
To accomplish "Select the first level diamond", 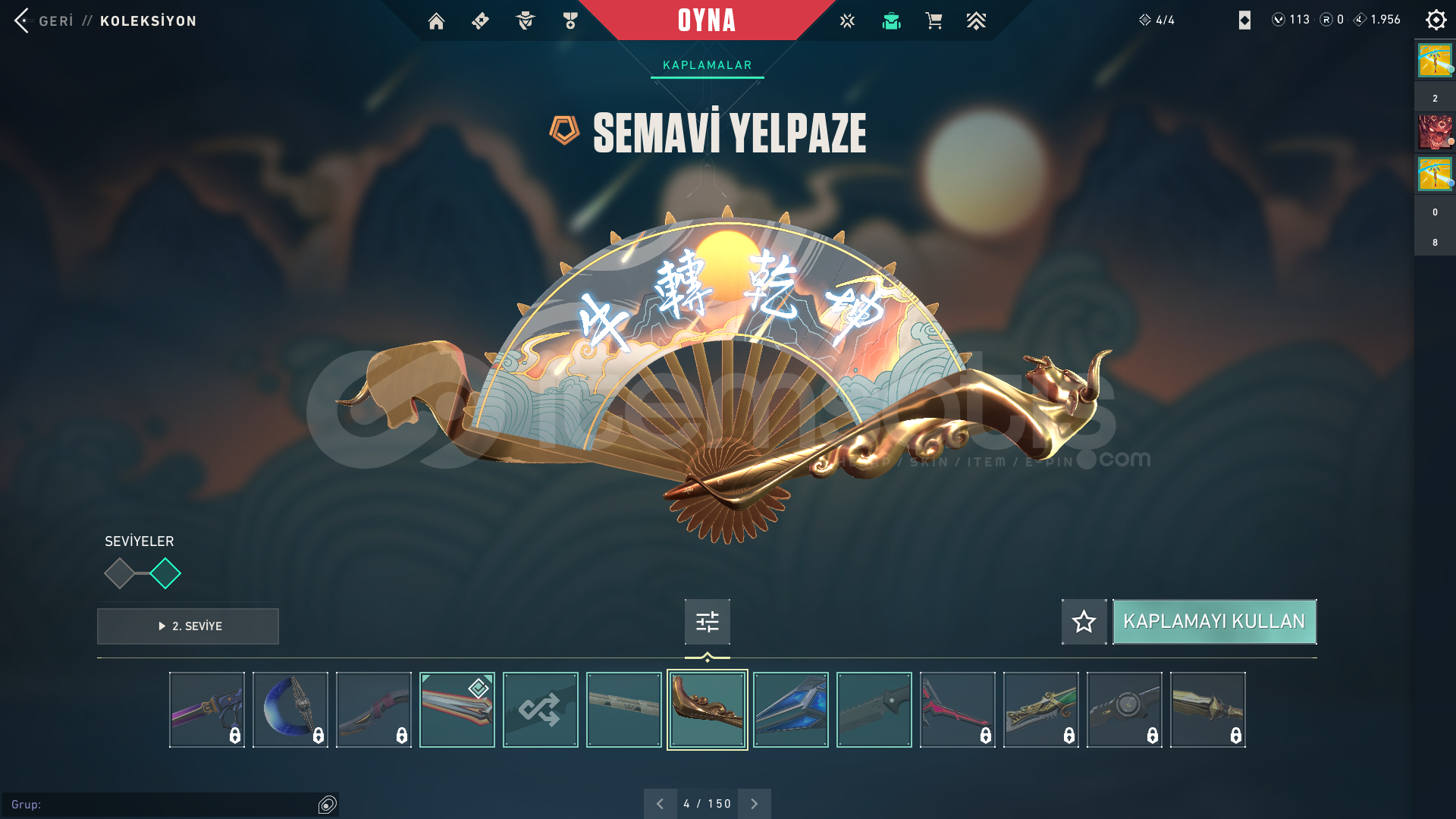I will [119, 573].
